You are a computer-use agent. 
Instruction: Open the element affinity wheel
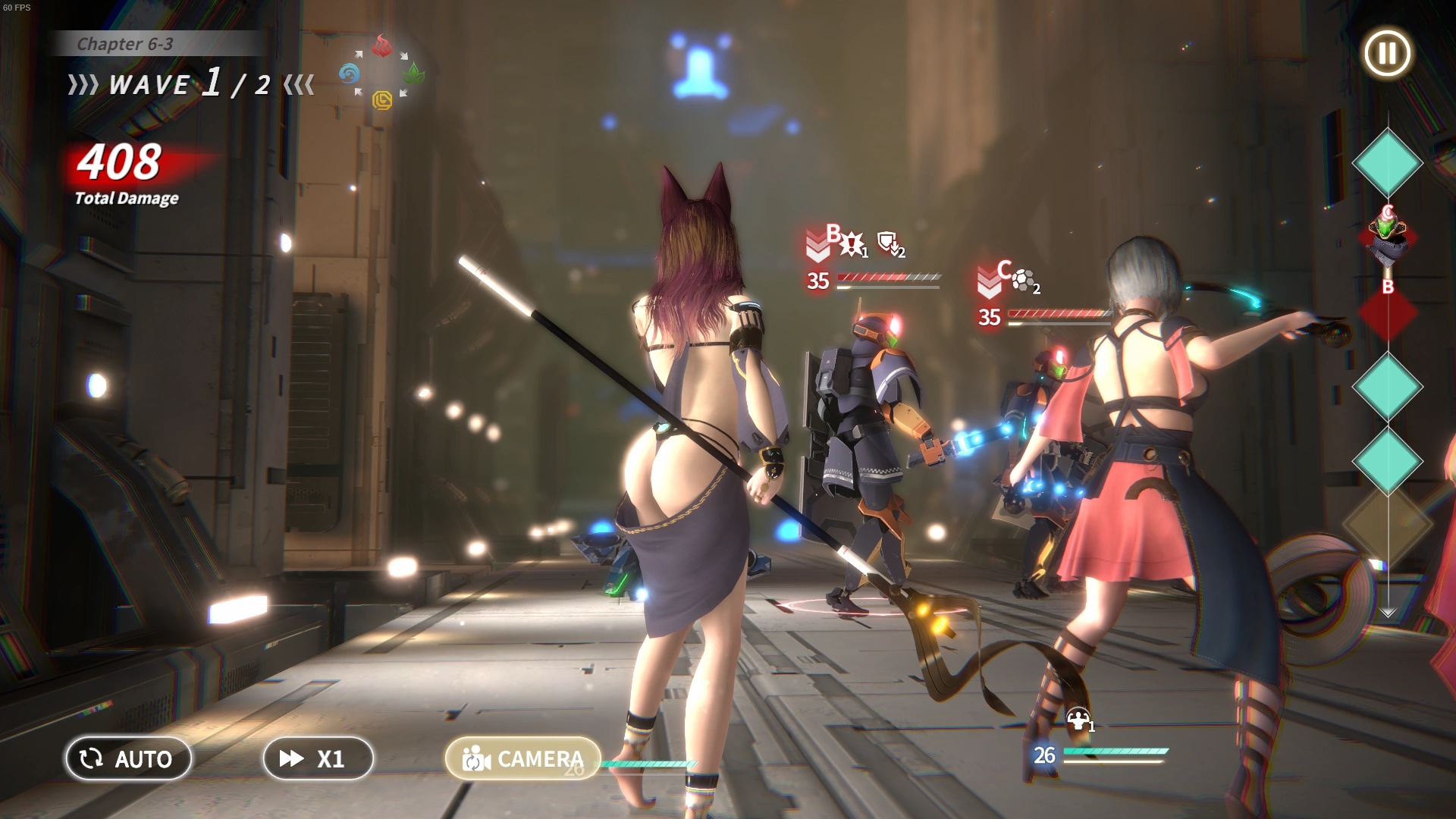coord(381,74)
